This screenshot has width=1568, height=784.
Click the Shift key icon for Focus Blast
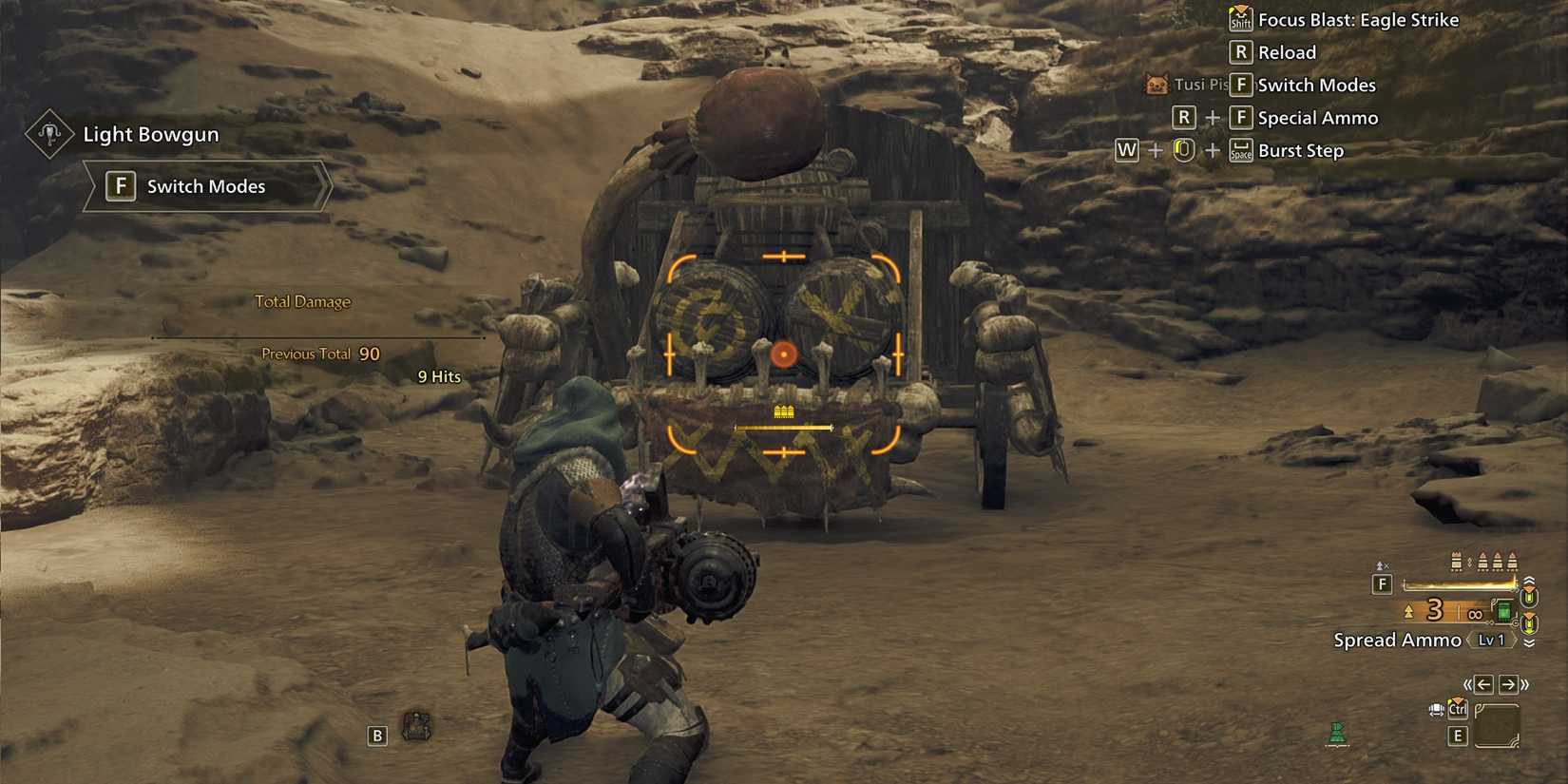(x=1240, y=20)
